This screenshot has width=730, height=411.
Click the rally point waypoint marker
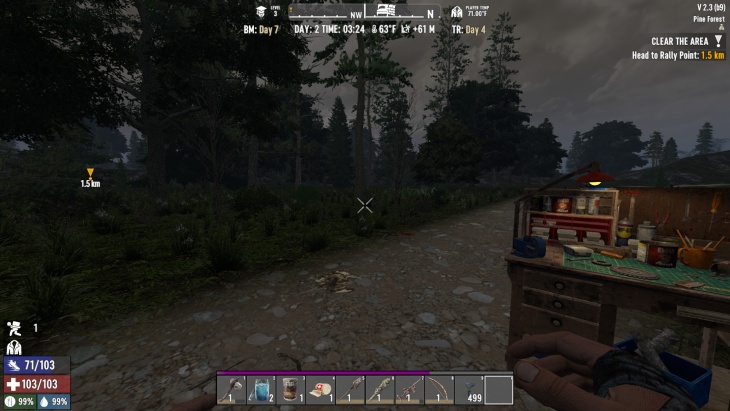(90, 173)
